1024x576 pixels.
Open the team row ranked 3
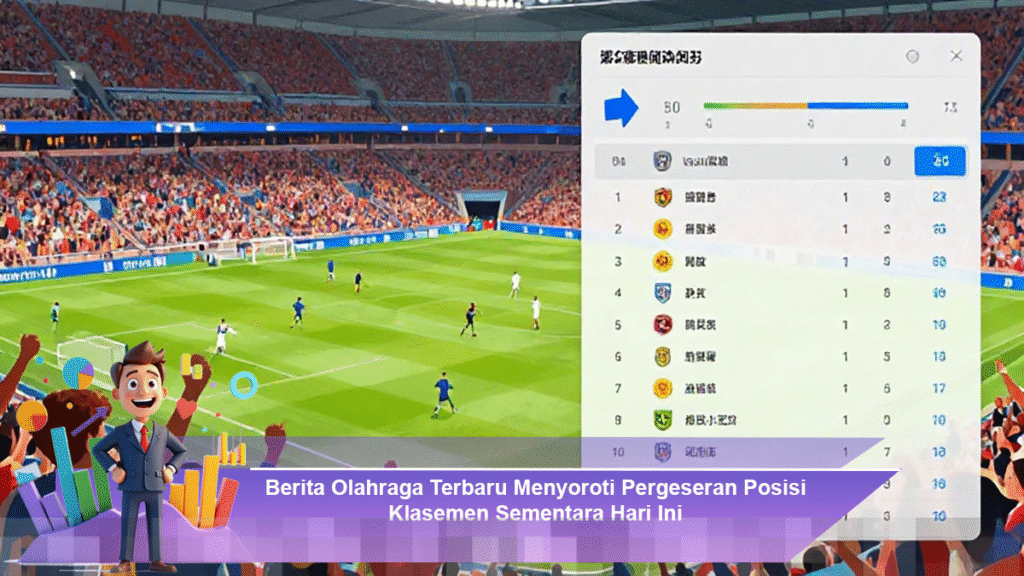780,262
